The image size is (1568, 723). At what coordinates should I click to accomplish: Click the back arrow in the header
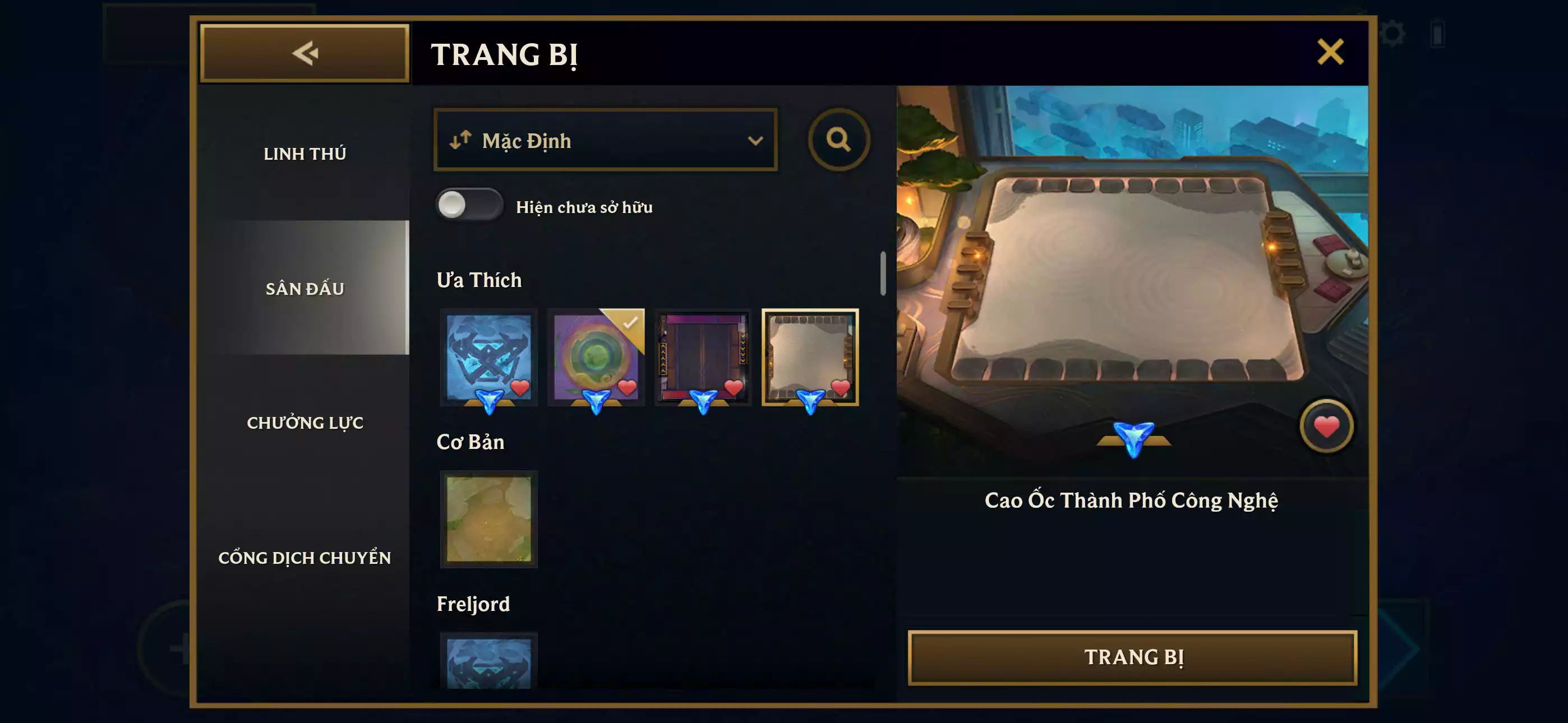pos(305,53)
